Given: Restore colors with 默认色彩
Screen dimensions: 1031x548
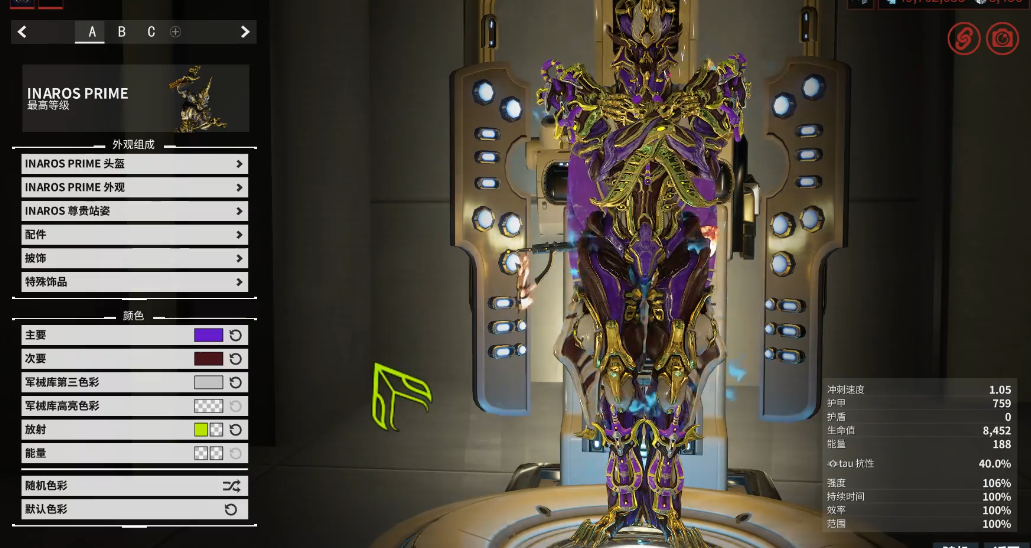Looking at the screenshot, I should click(x=134, y=509).
